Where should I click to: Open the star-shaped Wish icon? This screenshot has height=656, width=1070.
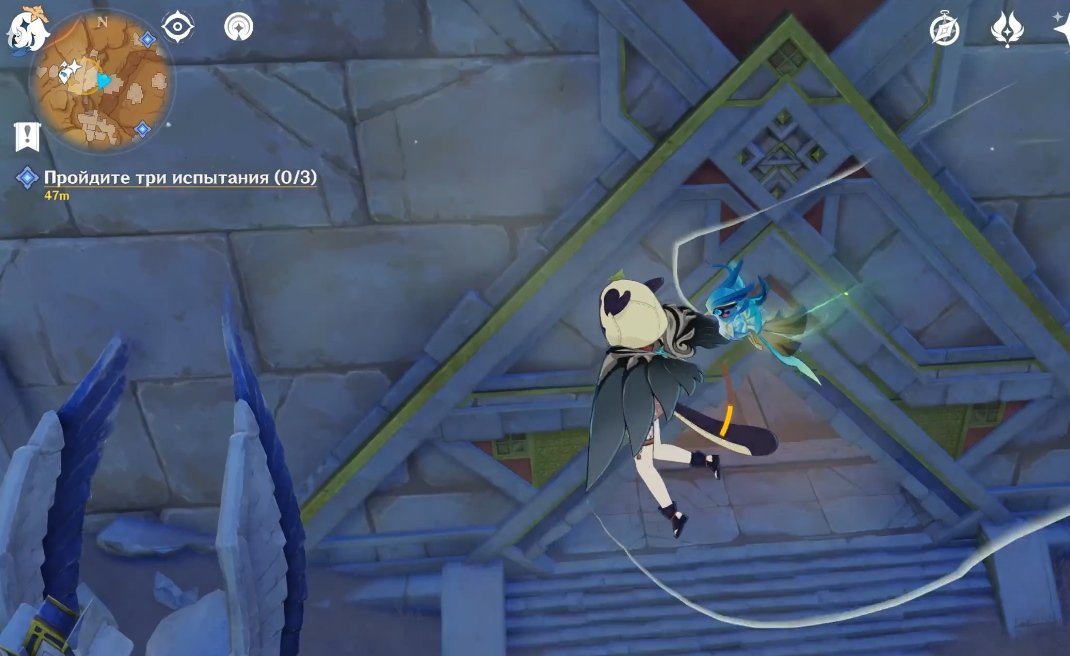click(x=1060, y=26)
